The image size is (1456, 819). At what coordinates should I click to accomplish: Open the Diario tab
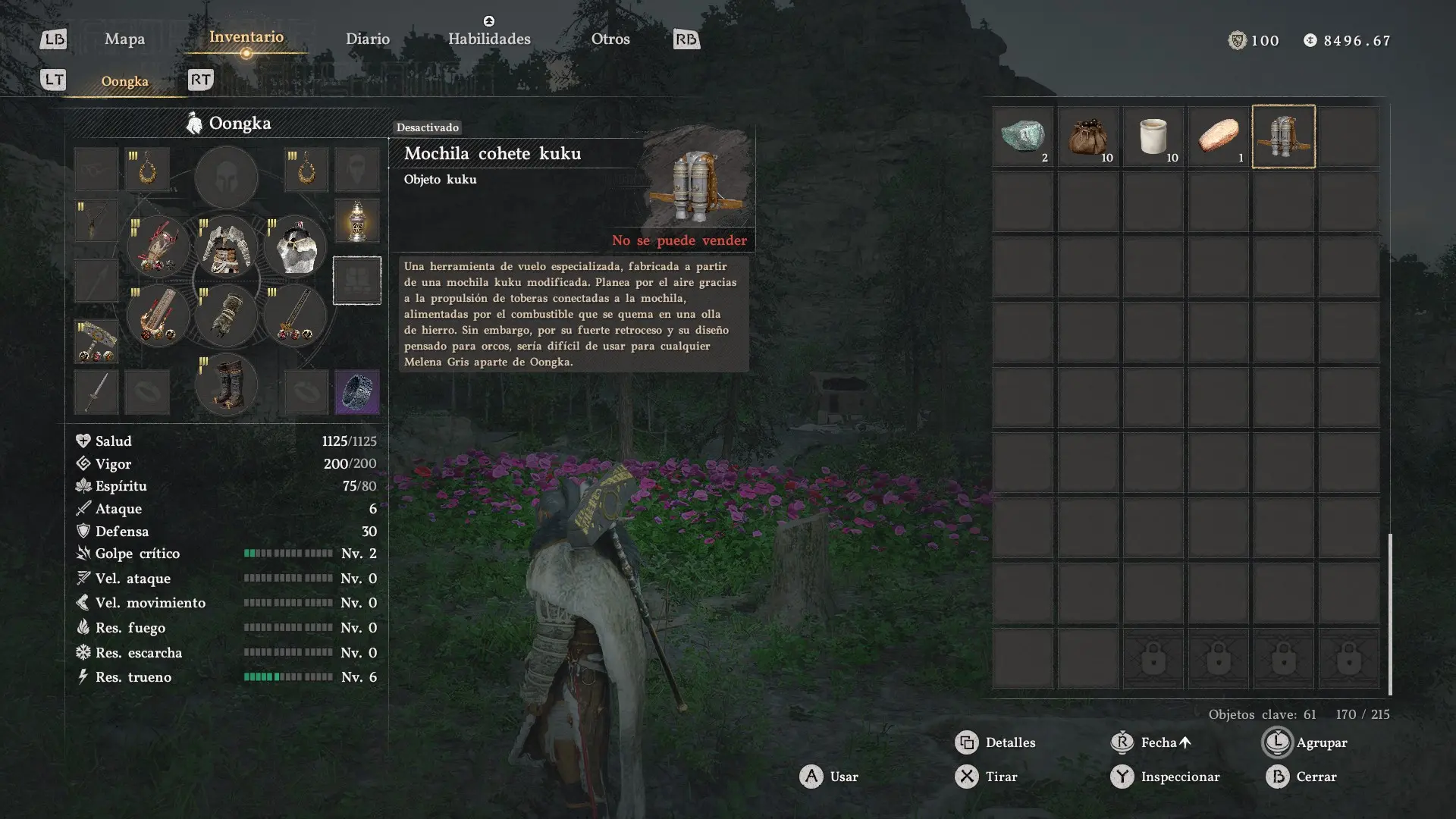point(368,39)
